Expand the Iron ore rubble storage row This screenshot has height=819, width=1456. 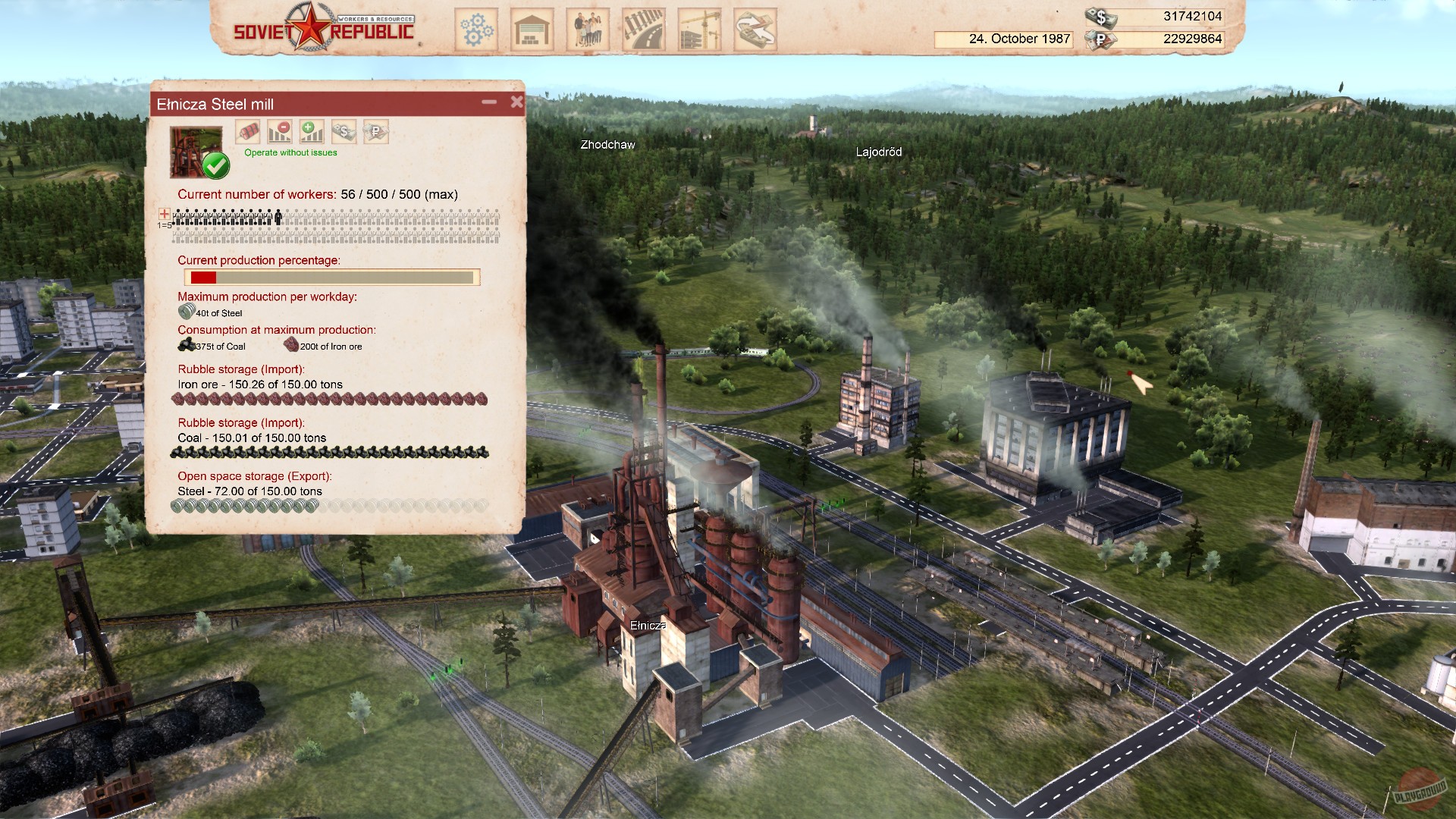(x=258, y=384)
